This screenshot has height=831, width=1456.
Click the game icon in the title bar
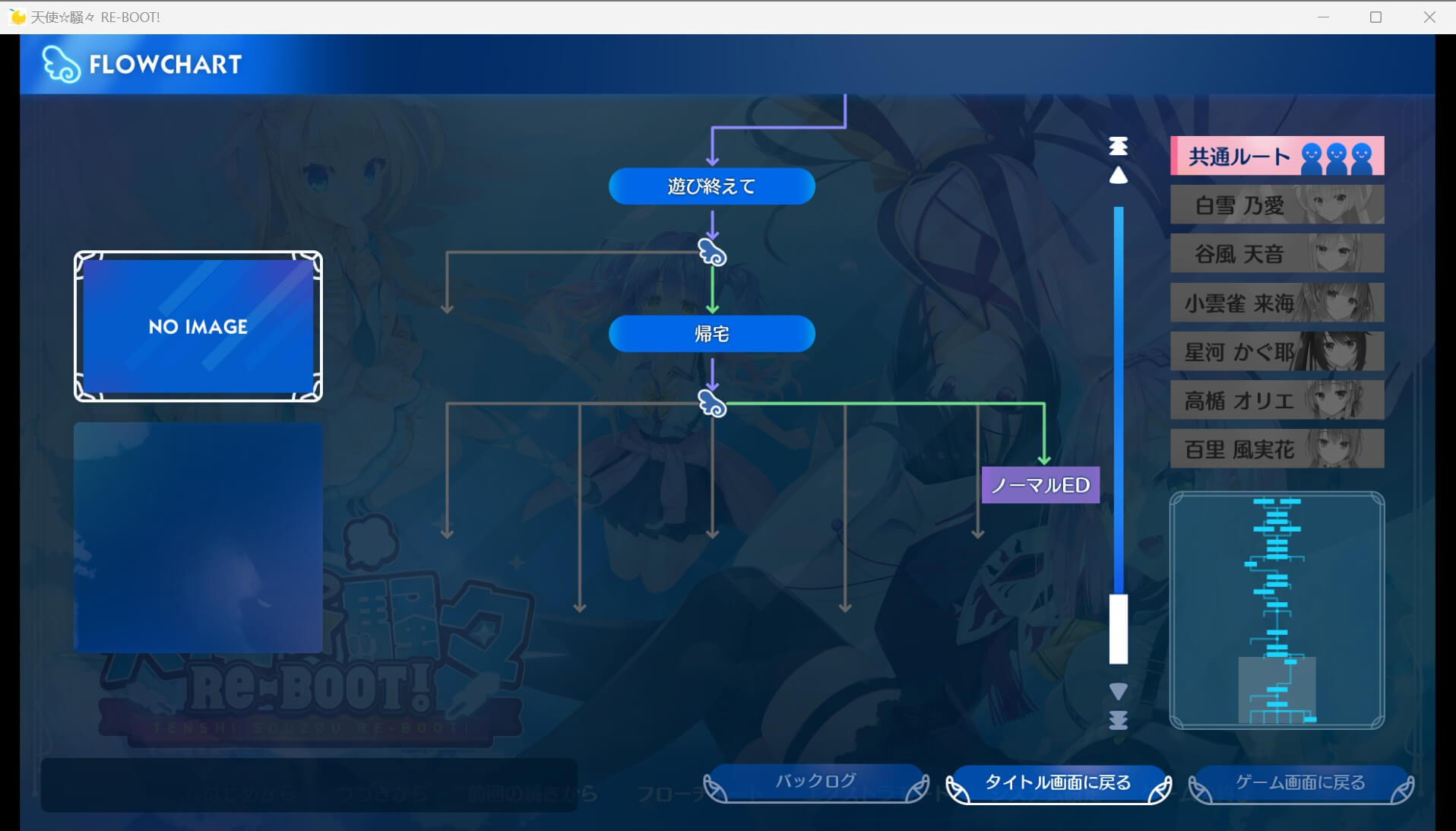(16, 16)
